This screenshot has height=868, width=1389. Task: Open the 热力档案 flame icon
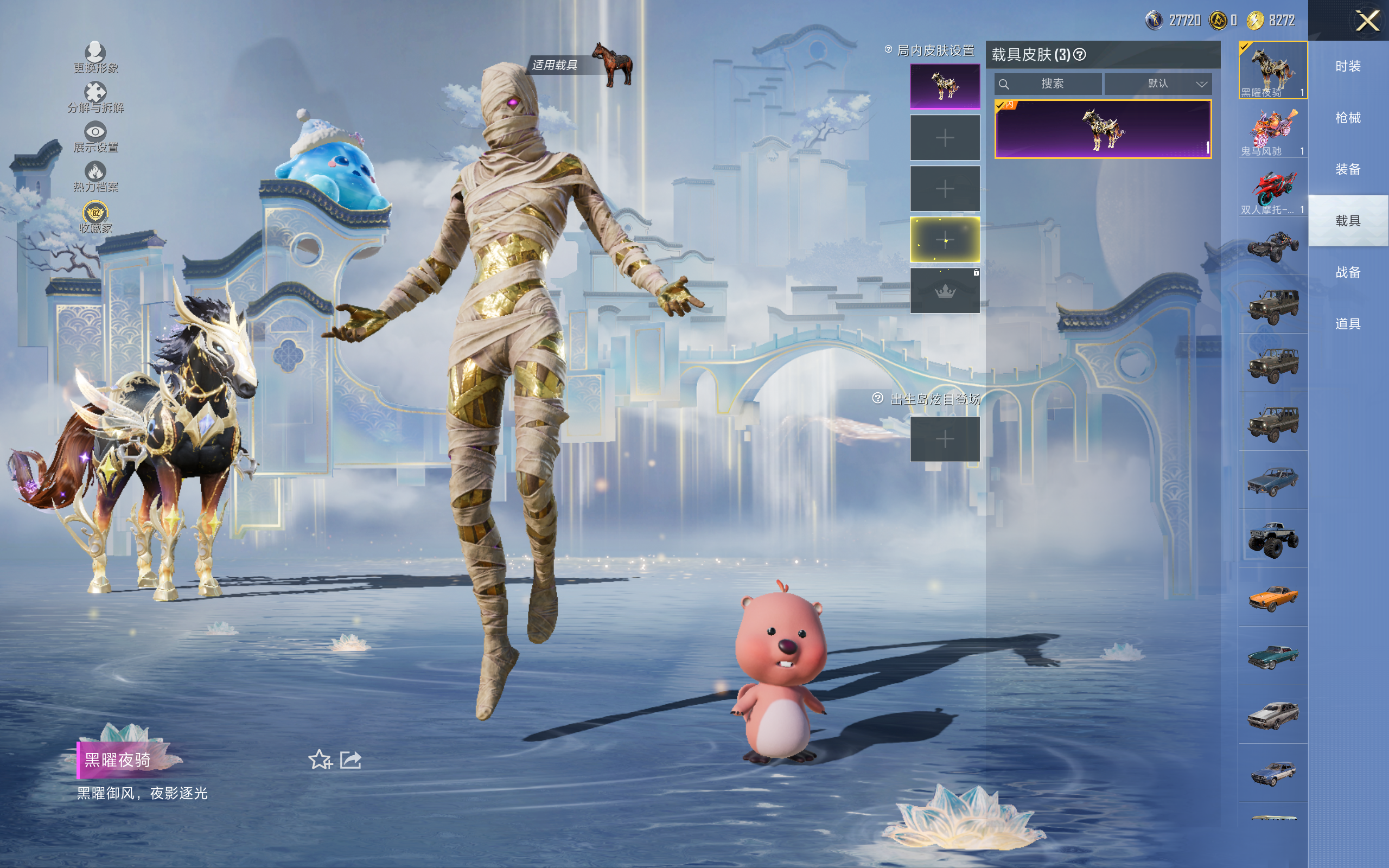(x=95, y=176)
